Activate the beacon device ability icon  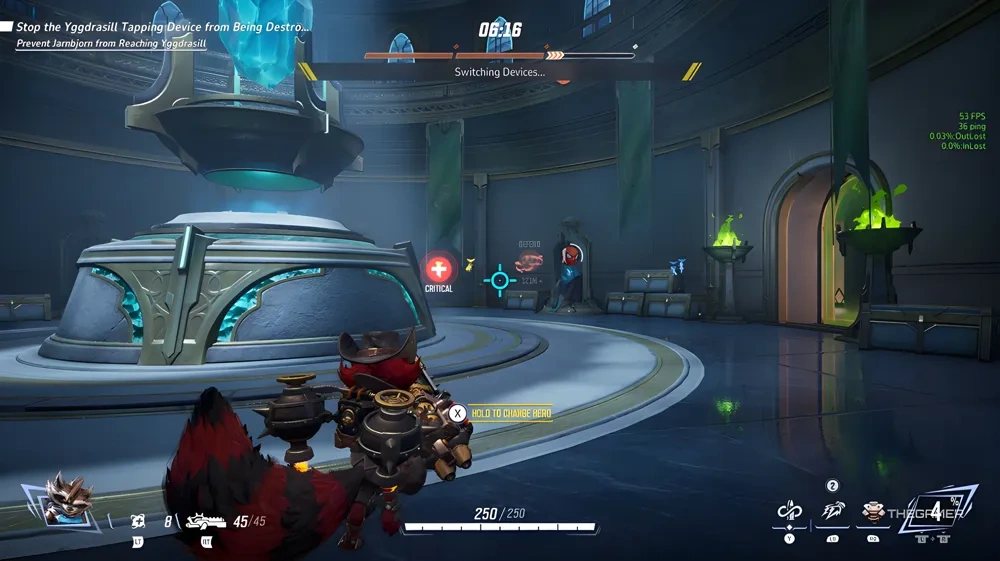click(874, 513)
